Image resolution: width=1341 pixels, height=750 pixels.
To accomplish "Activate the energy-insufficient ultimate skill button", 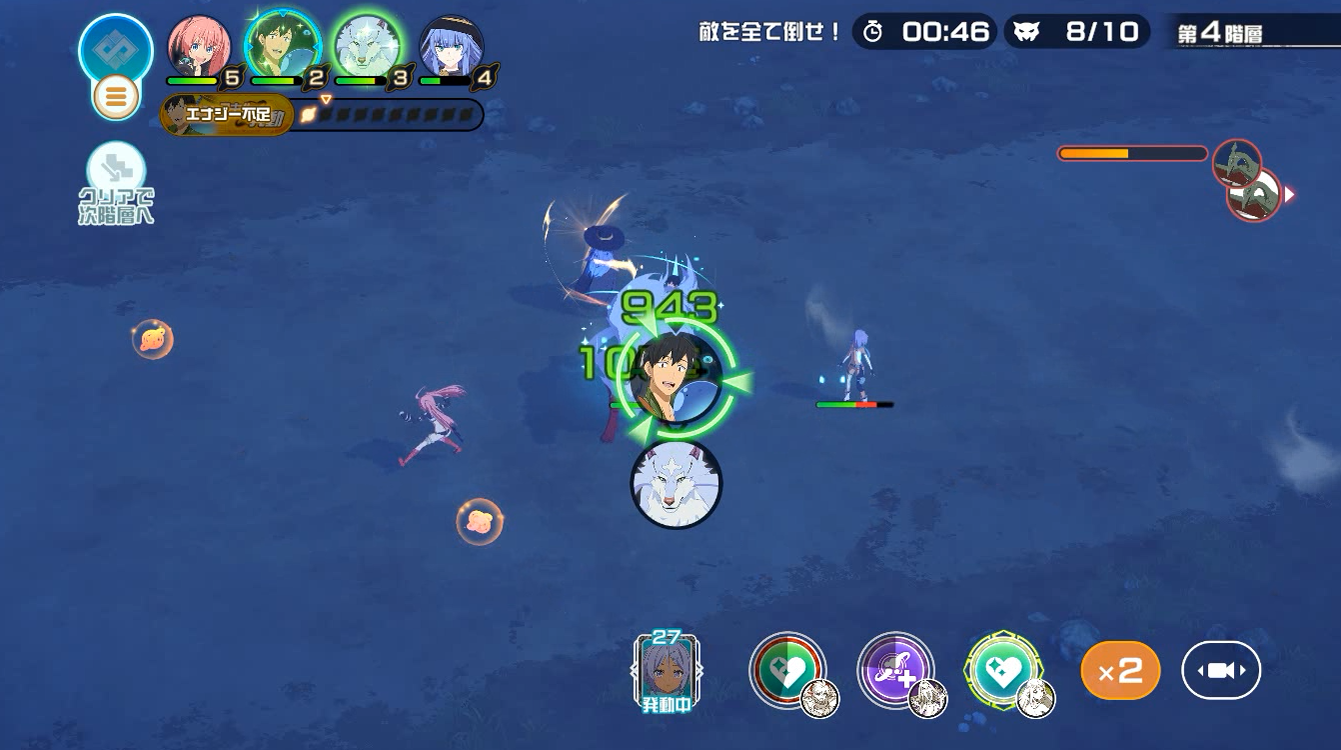I will pyautogui.click(x=227, y=115).
